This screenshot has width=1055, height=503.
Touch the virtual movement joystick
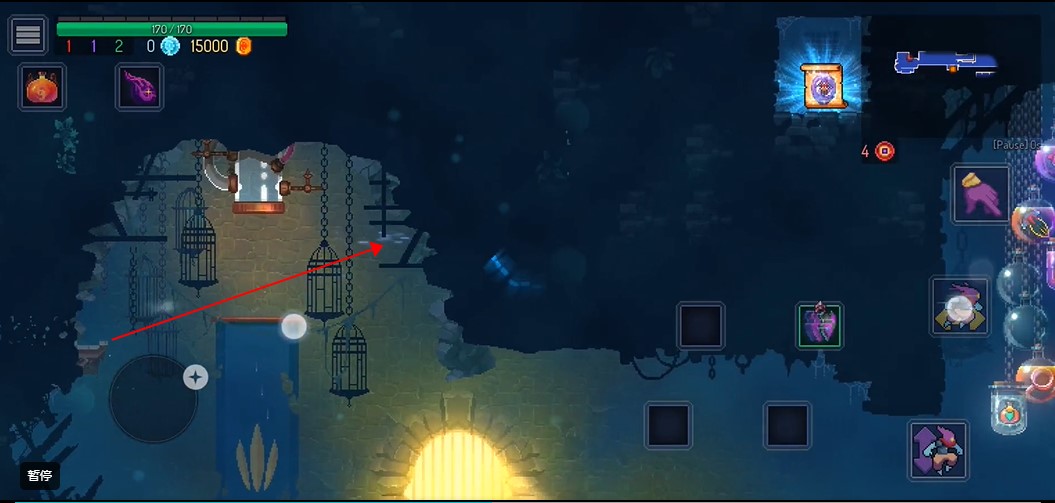153,398
